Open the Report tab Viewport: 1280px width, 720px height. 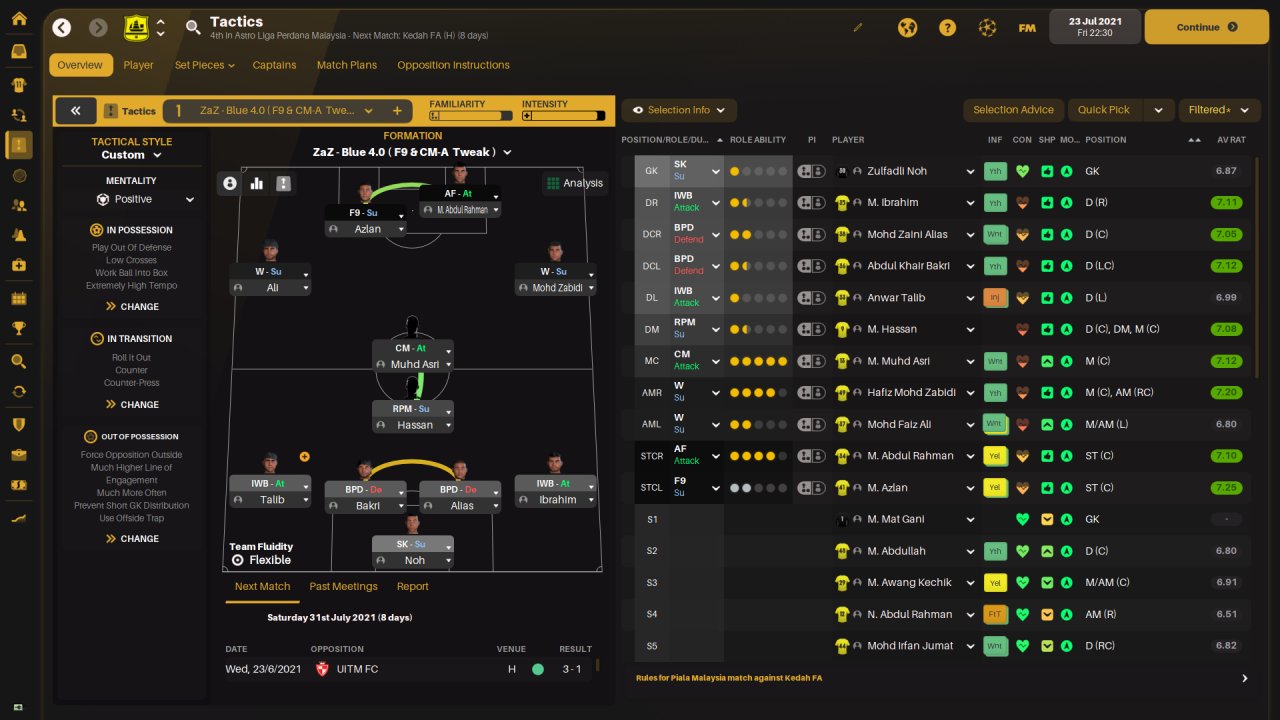pyautogui.click(x=412, y=586)
